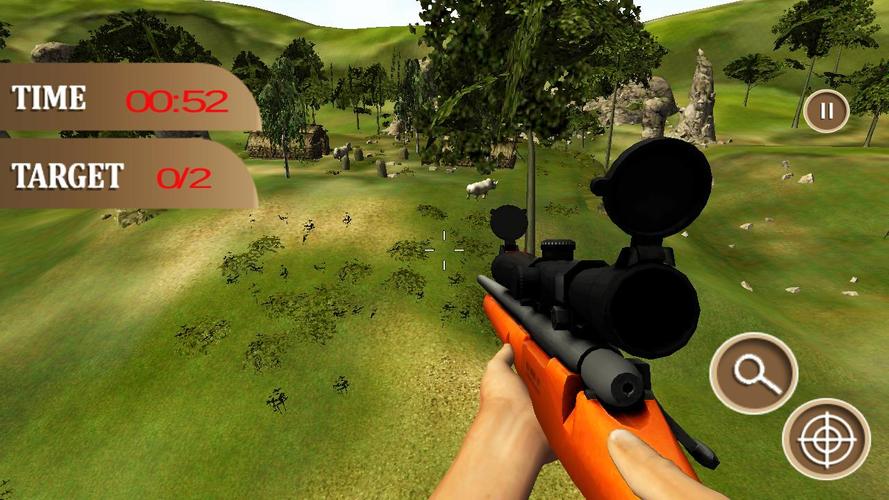Tap the magnifying glass zoom scope button

tap(753, 373)
